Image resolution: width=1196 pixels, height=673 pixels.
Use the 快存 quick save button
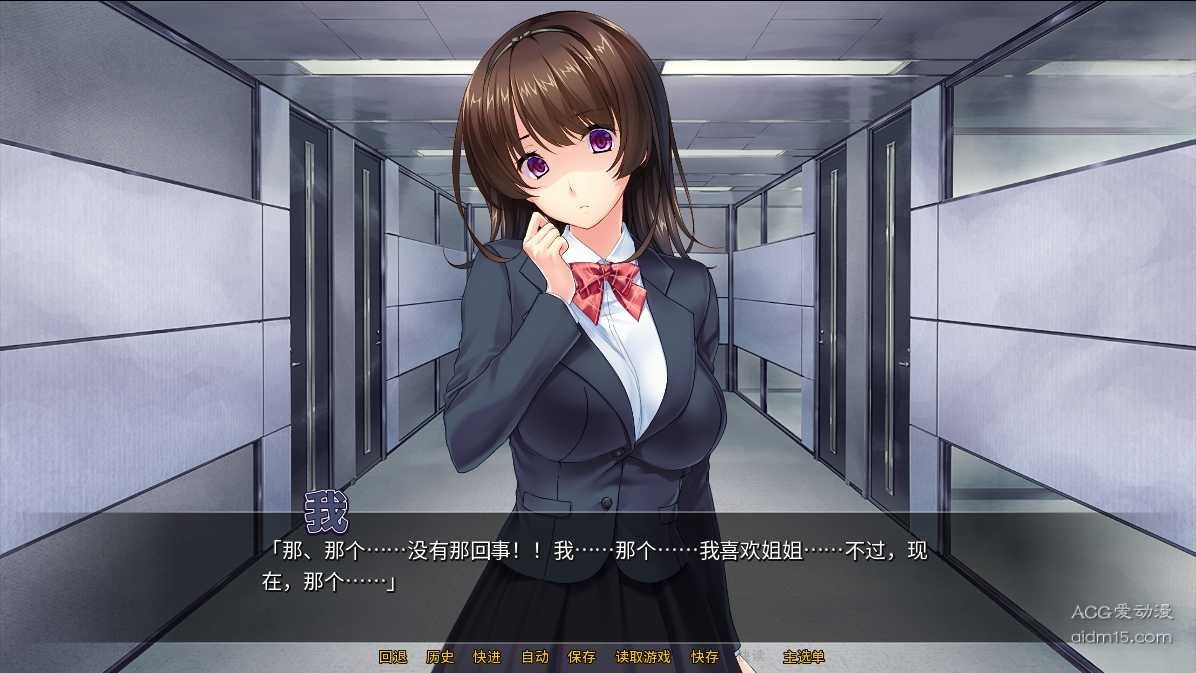tap(705, 657)
